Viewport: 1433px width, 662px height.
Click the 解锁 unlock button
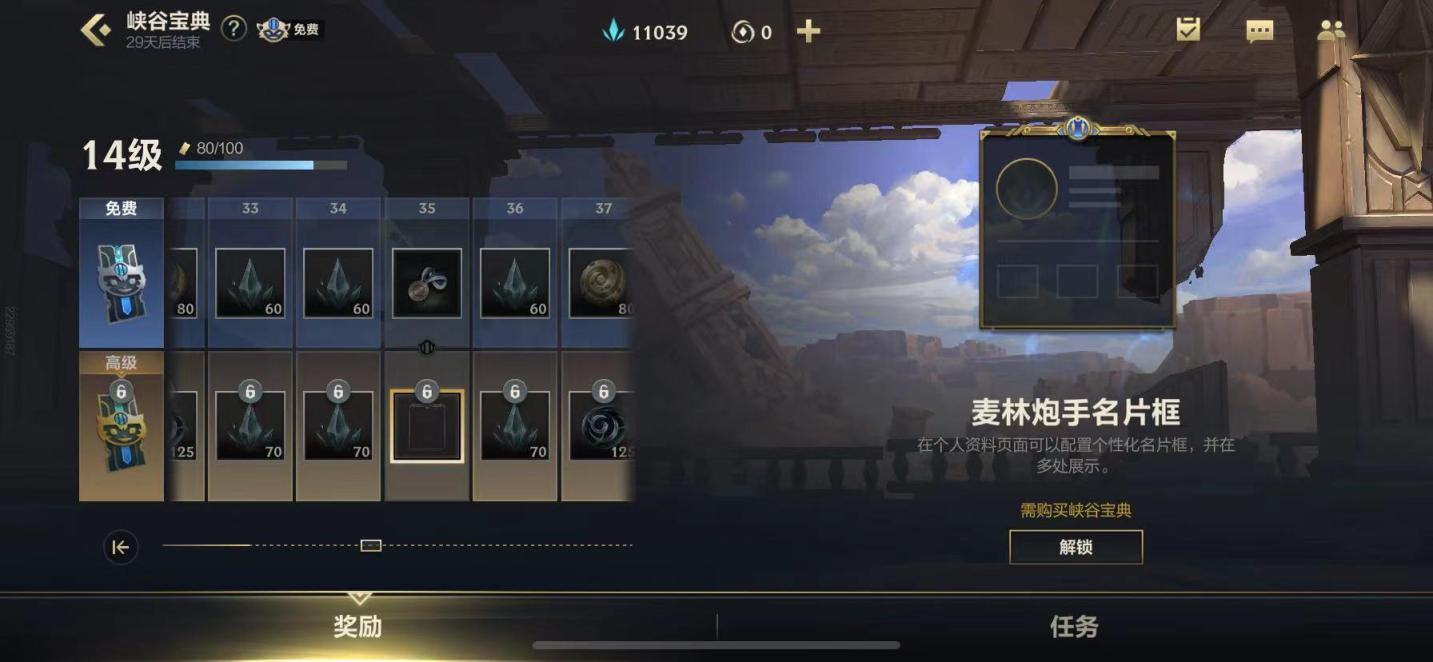point(1075,547)
